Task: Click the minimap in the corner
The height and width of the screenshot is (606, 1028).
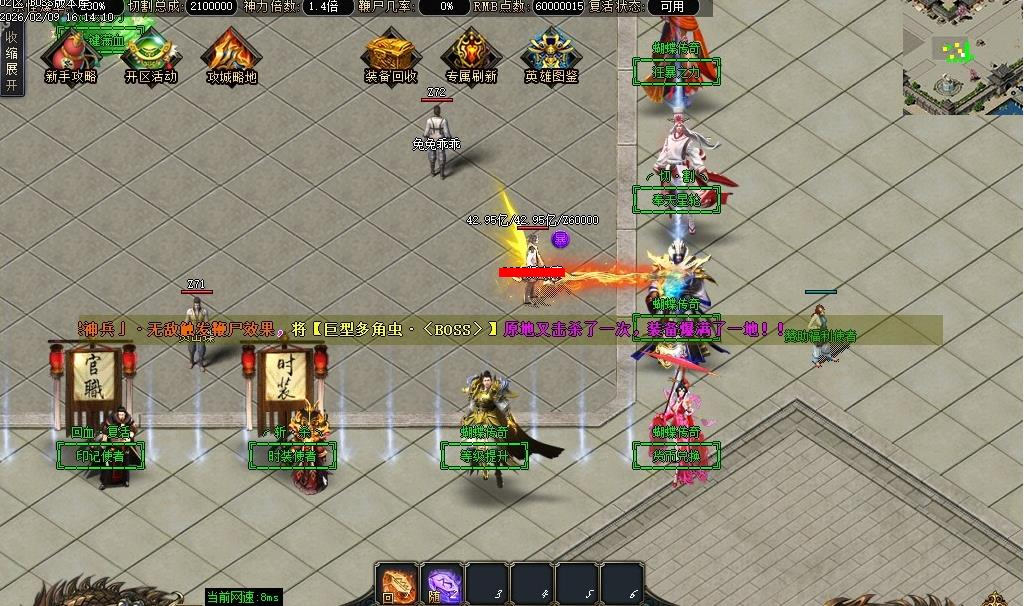Action: click(x=962, y=57)
